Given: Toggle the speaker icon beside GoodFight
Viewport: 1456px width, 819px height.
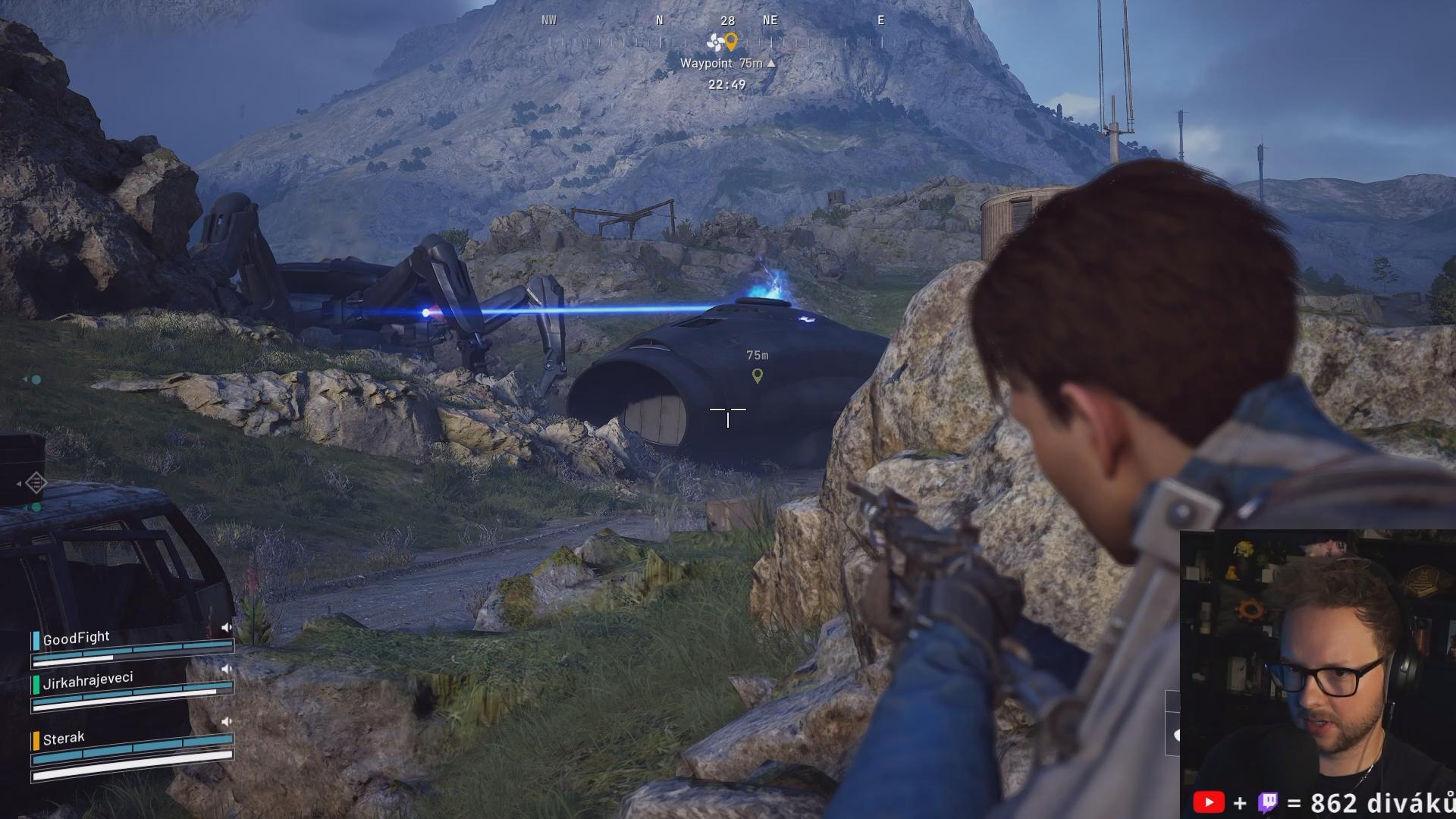Looking at the screenshot, I should pos(226,627).
